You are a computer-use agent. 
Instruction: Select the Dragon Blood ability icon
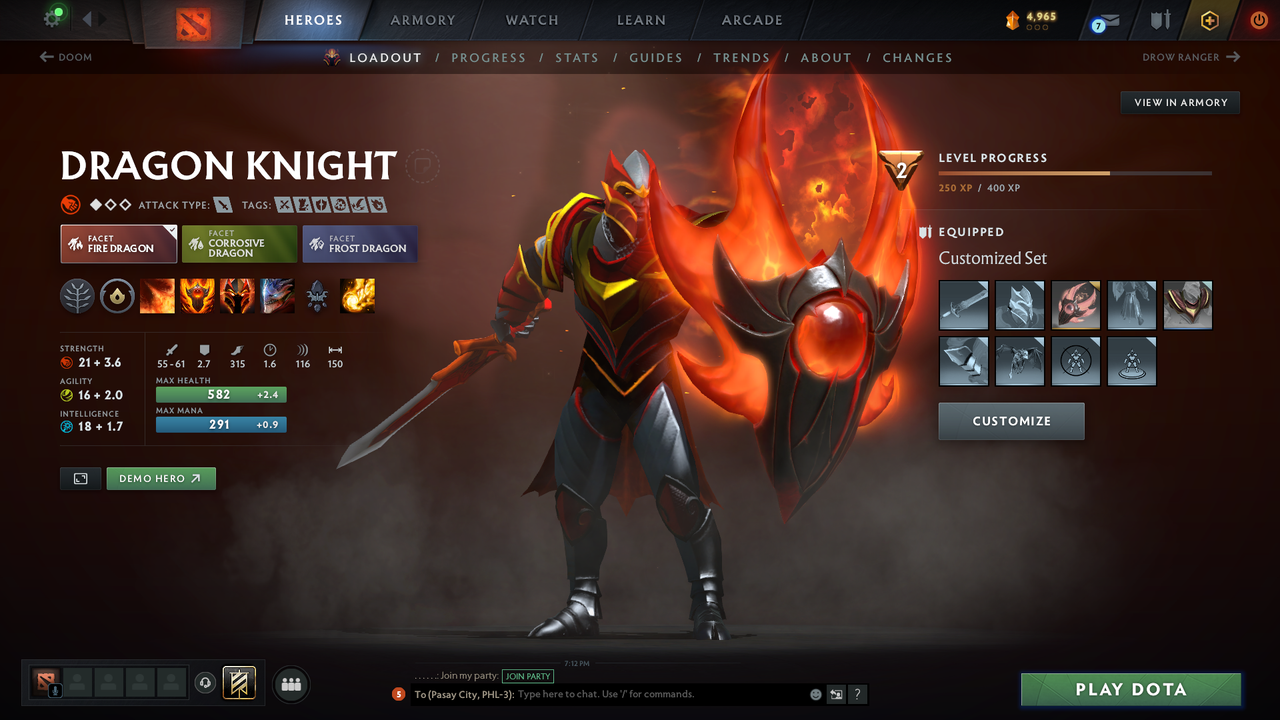coord(237,296)
